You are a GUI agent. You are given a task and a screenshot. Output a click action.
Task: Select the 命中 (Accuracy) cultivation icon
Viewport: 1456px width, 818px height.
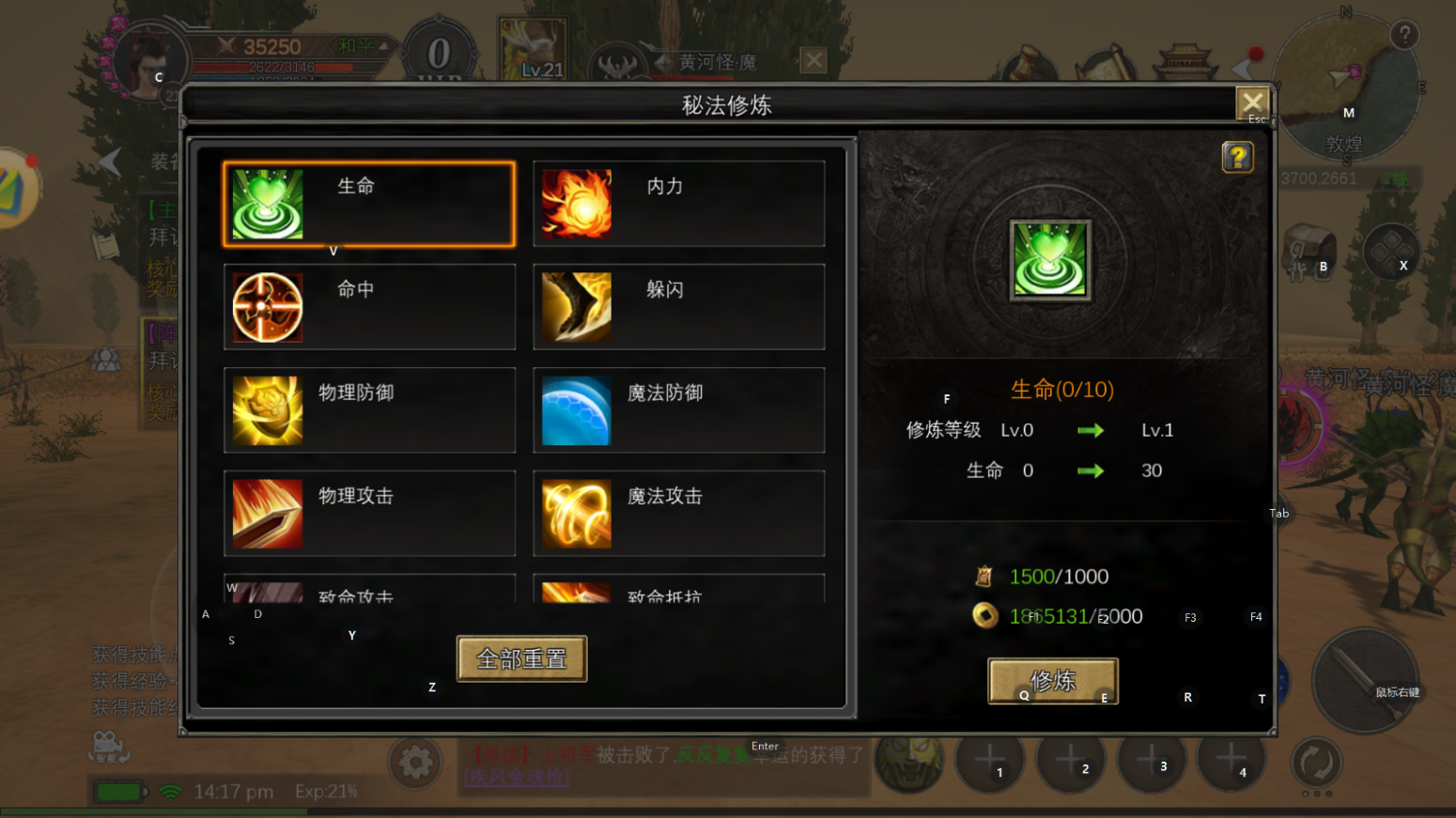[267, 307]
